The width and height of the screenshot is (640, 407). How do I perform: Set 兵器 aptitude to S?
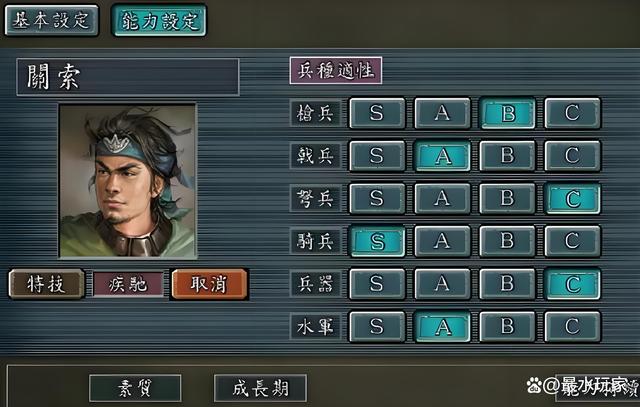tap(377, 284)
